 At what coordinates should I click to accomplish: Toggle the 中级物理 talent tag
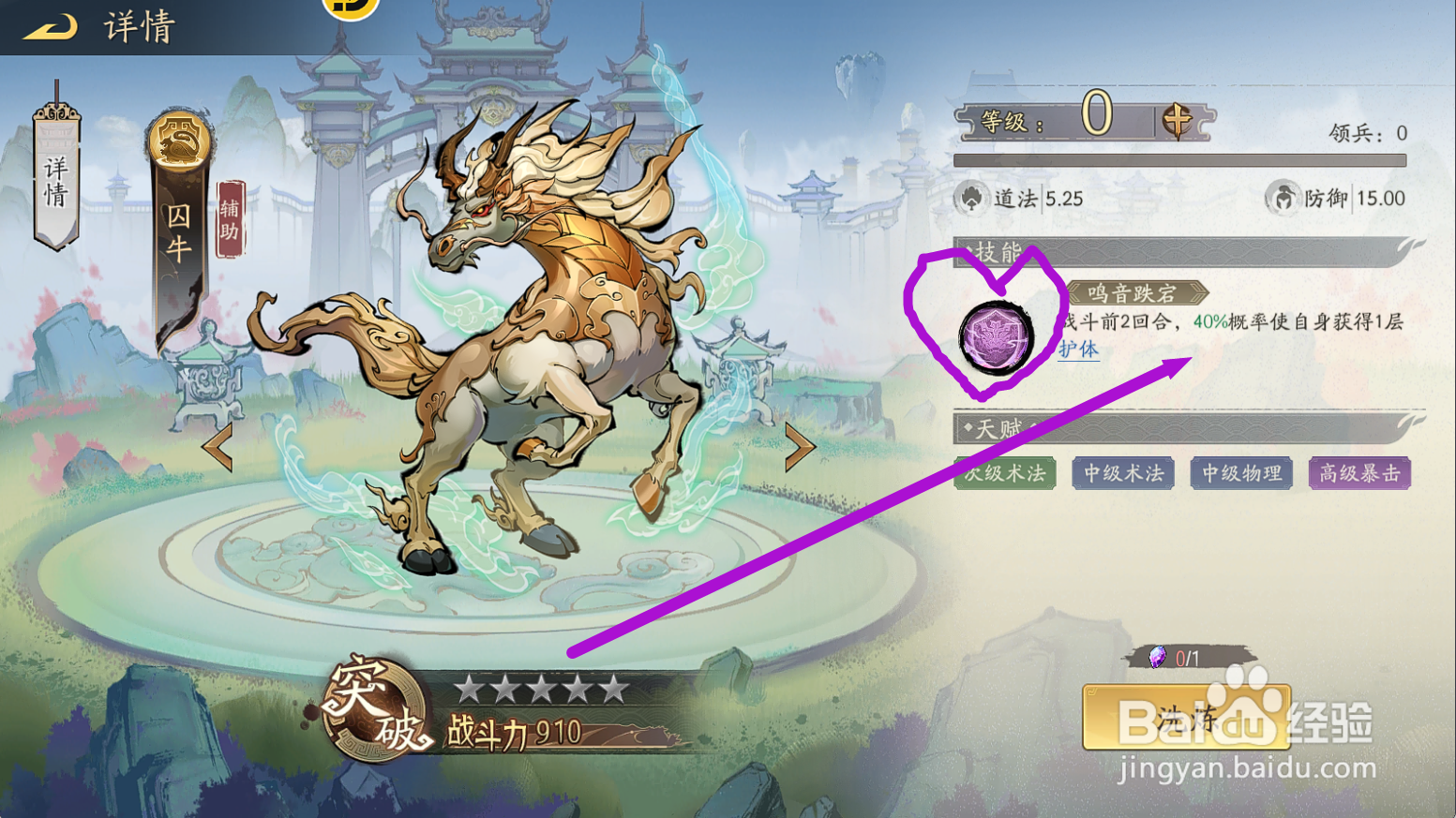(x=1240, y=473)
